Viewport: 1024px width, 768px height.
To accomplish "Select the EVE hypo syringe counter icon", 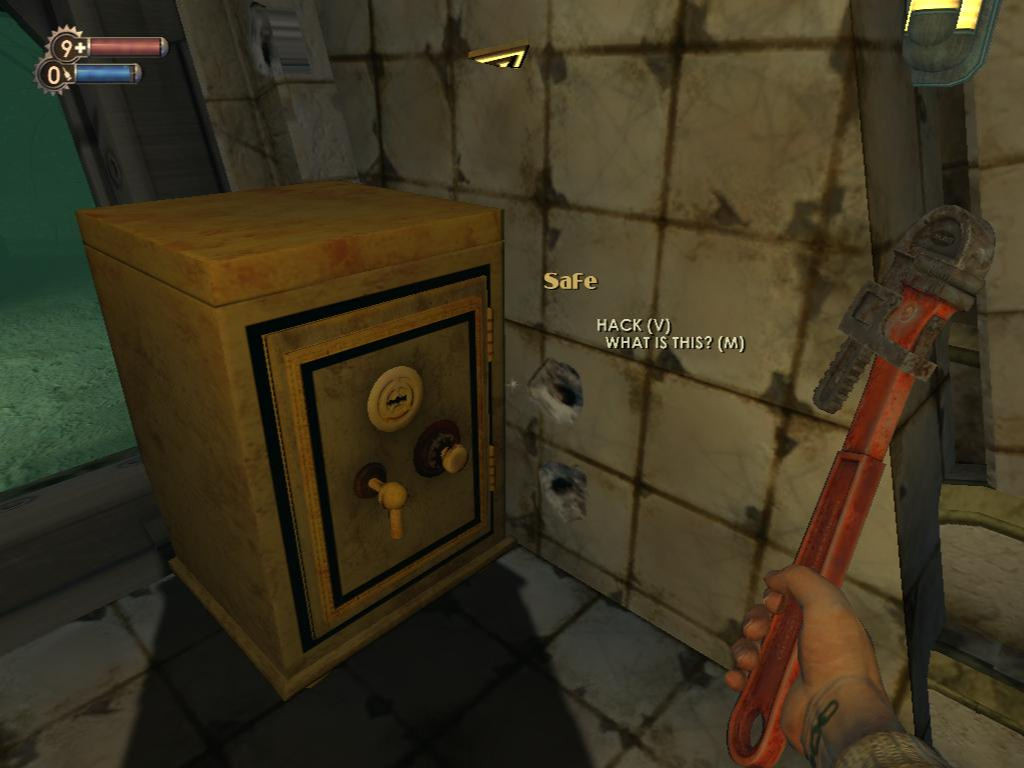I will coord(53,75).
